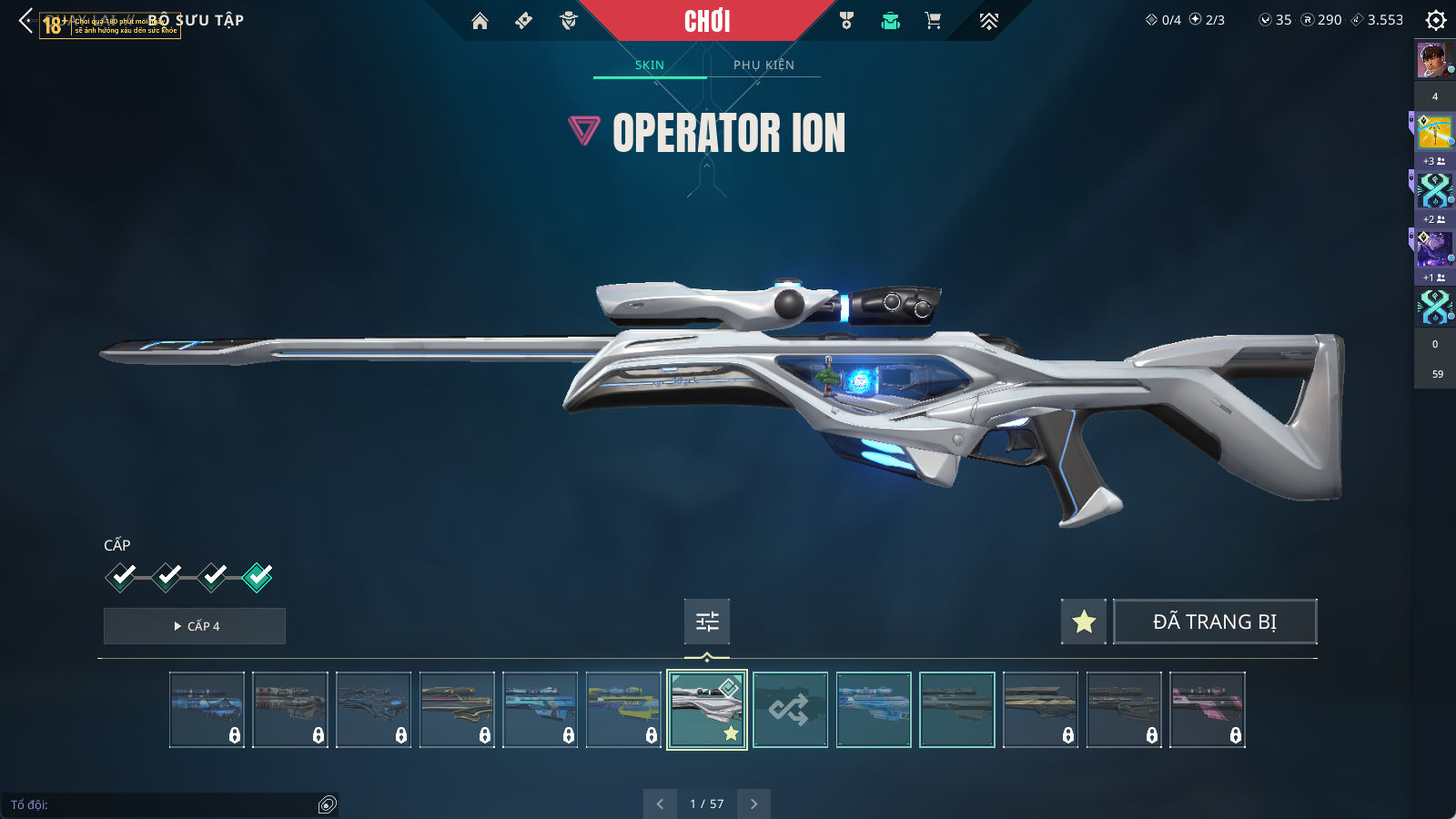Click the CHƠI play button
1456x819 pixels.
(x=707, y=21)
